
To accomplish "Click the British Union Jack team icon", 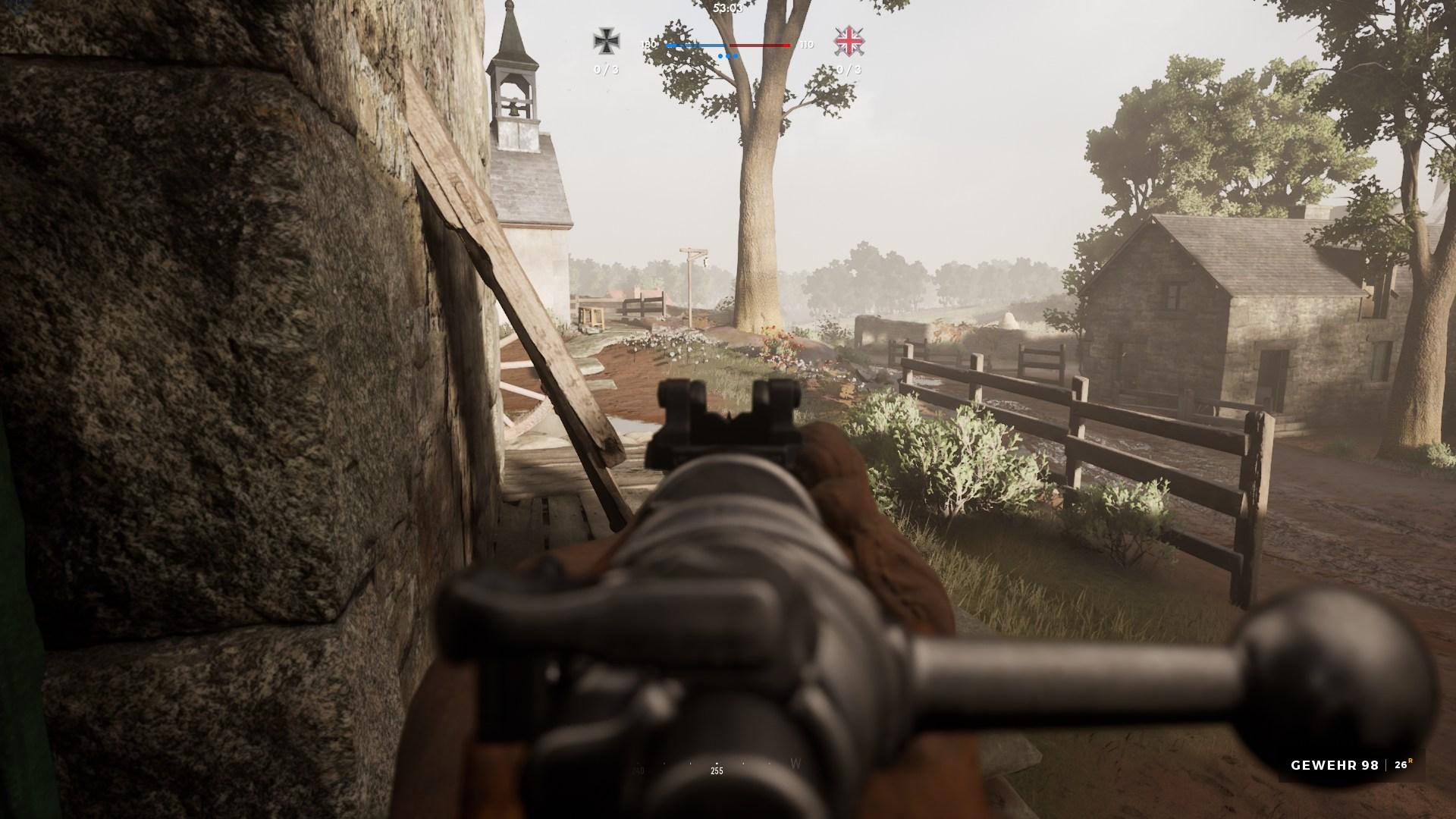I will [849, 41].
